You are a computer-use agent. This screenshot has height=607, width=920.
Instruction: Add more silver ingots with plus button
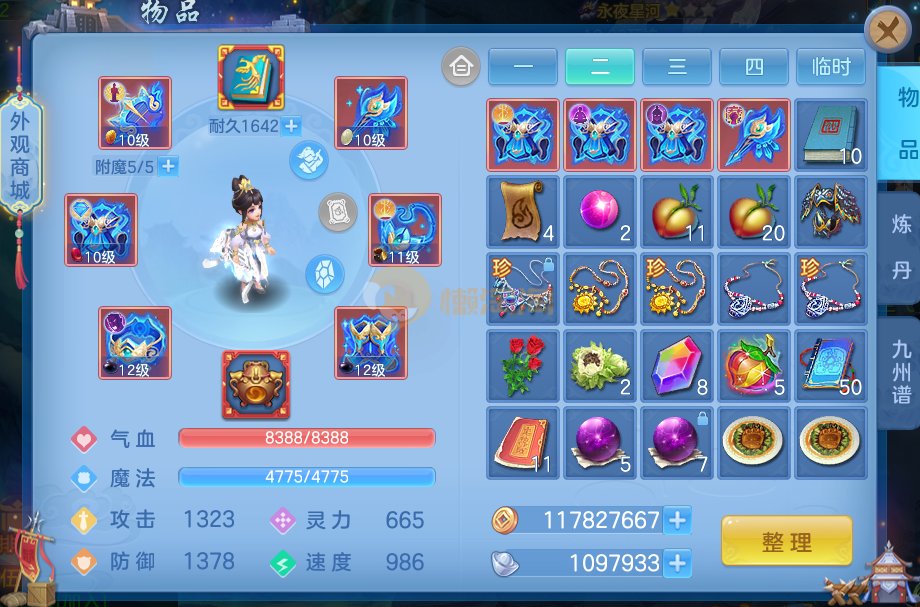(677, 563)
